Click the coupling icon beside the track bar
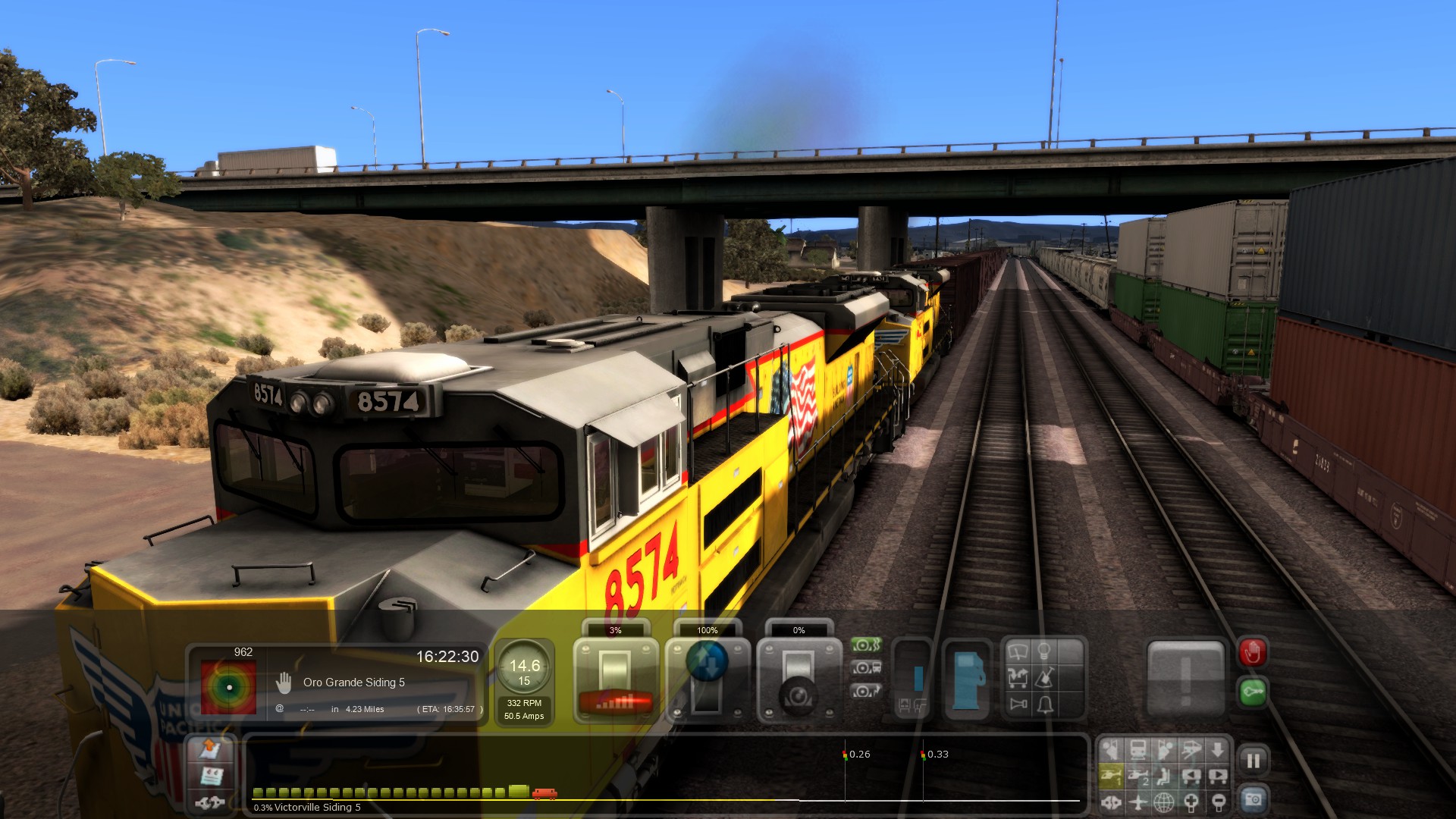 (x=210, y=802)
